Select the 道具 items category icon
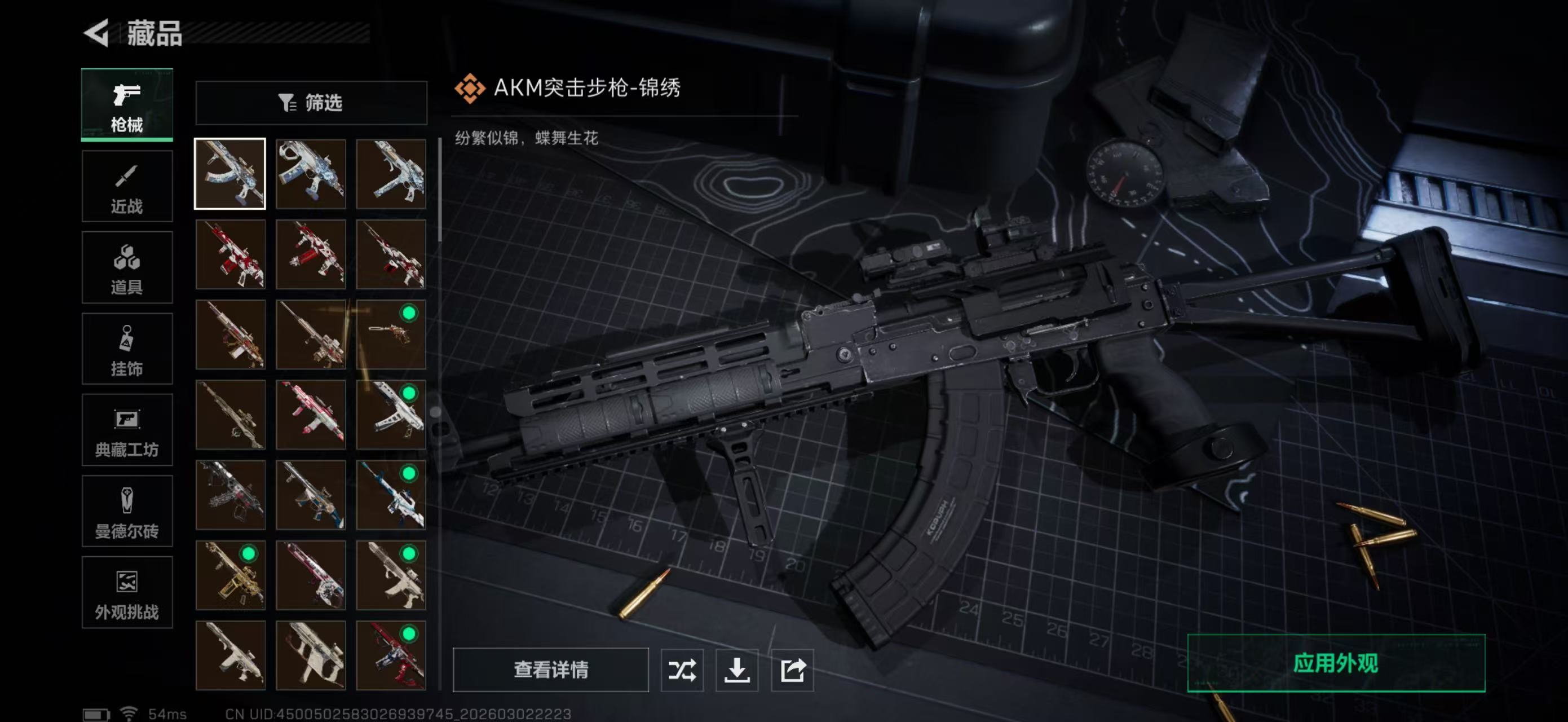 tap(127, 268)
